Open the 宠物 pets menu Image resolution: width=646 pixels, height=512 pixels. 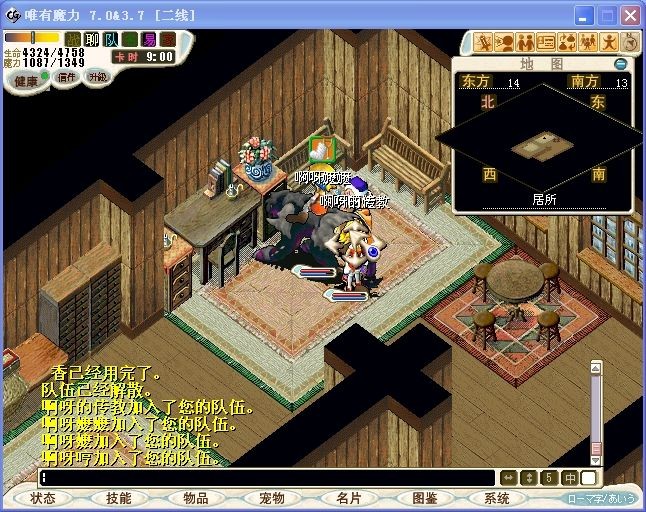tap(272, 498)
